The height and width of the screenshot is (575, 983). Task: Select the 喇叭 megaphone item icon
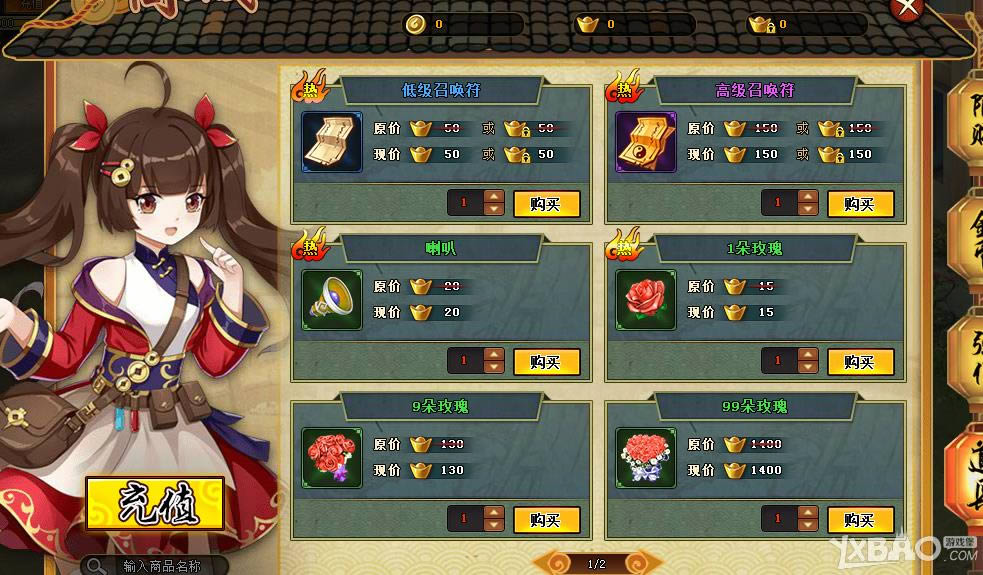point(332,299)
